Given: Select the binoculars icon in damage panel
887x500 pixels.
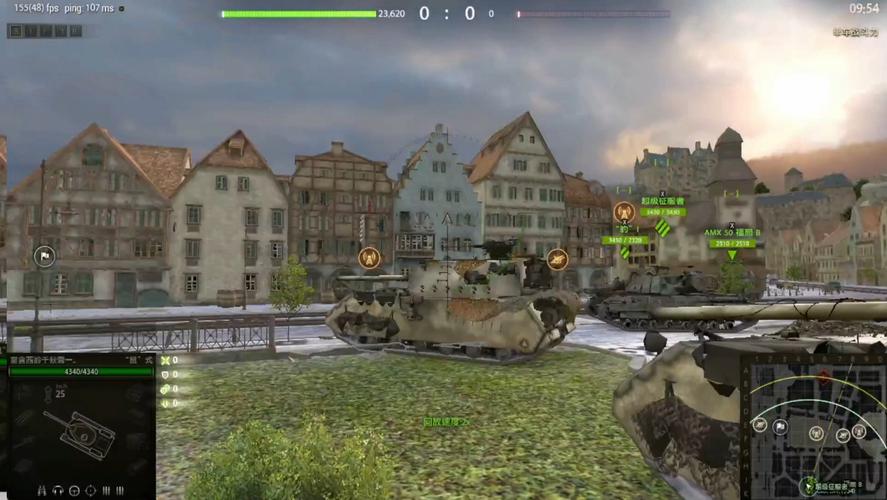Looking at the screenshot, I should [x=42, y=490].
